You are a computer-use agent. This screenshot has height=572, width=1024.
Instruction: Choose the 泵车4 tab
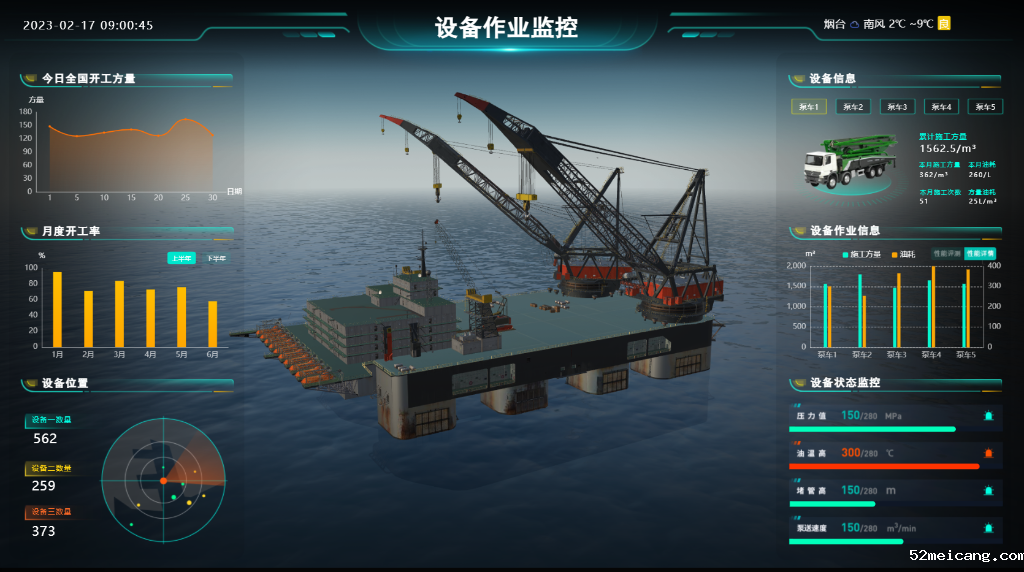(941, 107)
